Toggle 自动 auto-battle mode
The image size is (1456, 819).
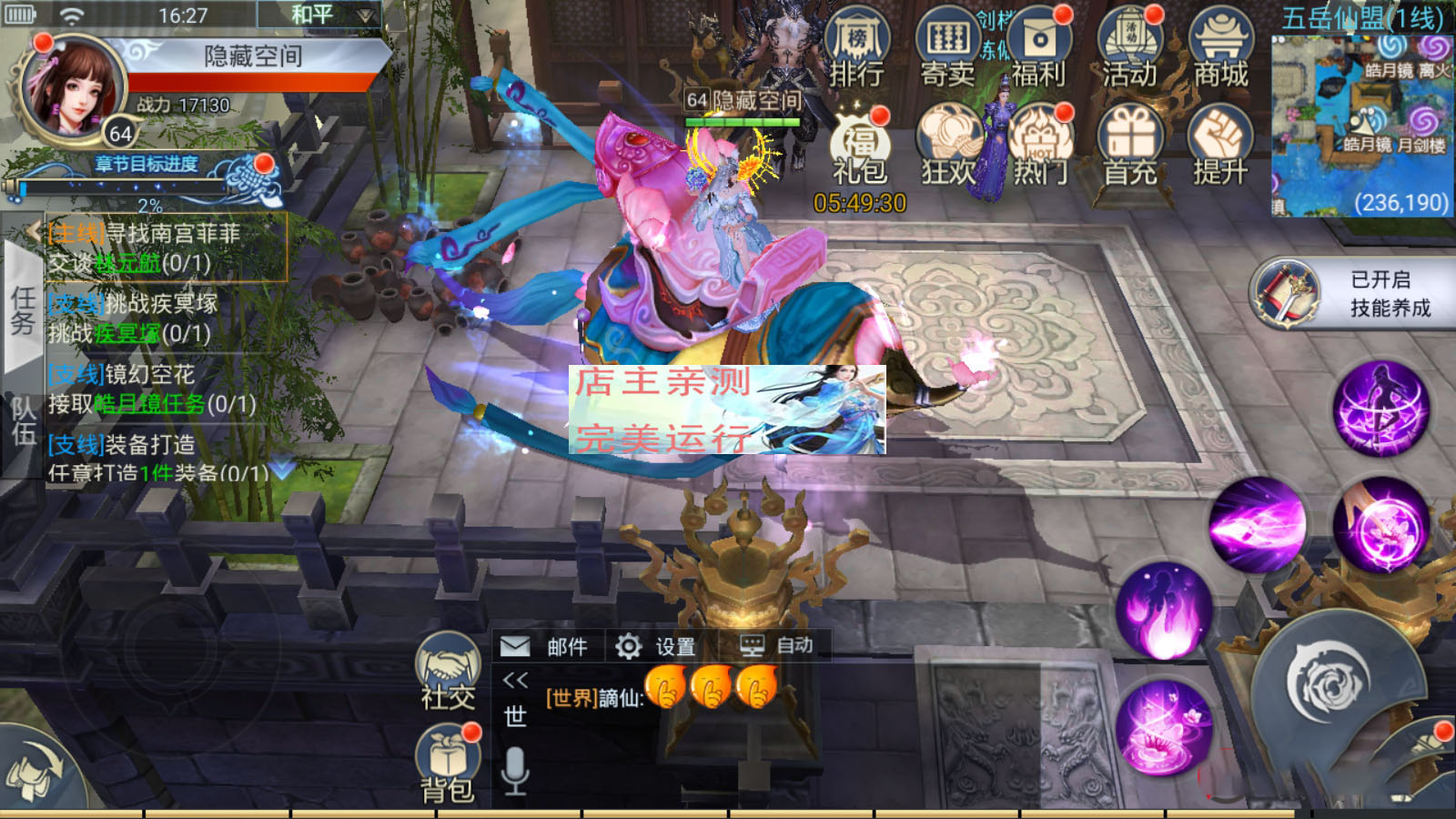775,646
